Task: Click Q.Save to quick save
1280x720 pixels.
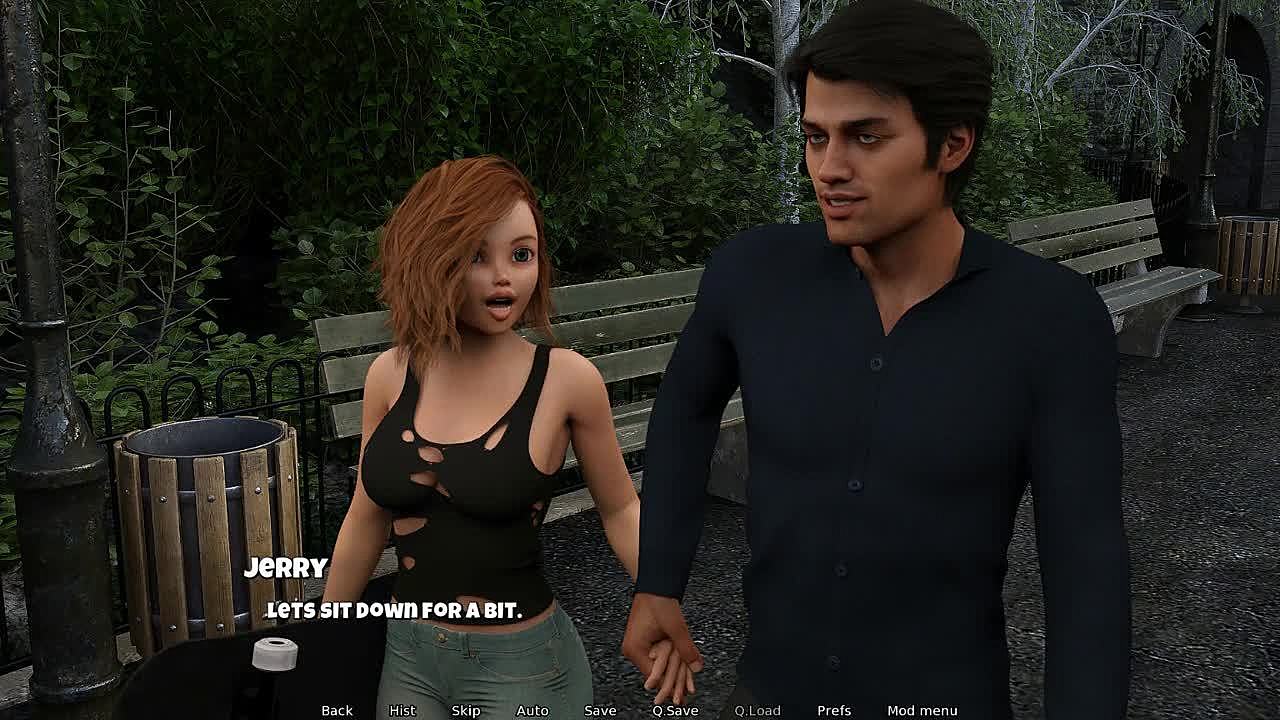Action: tap(675, 710)
